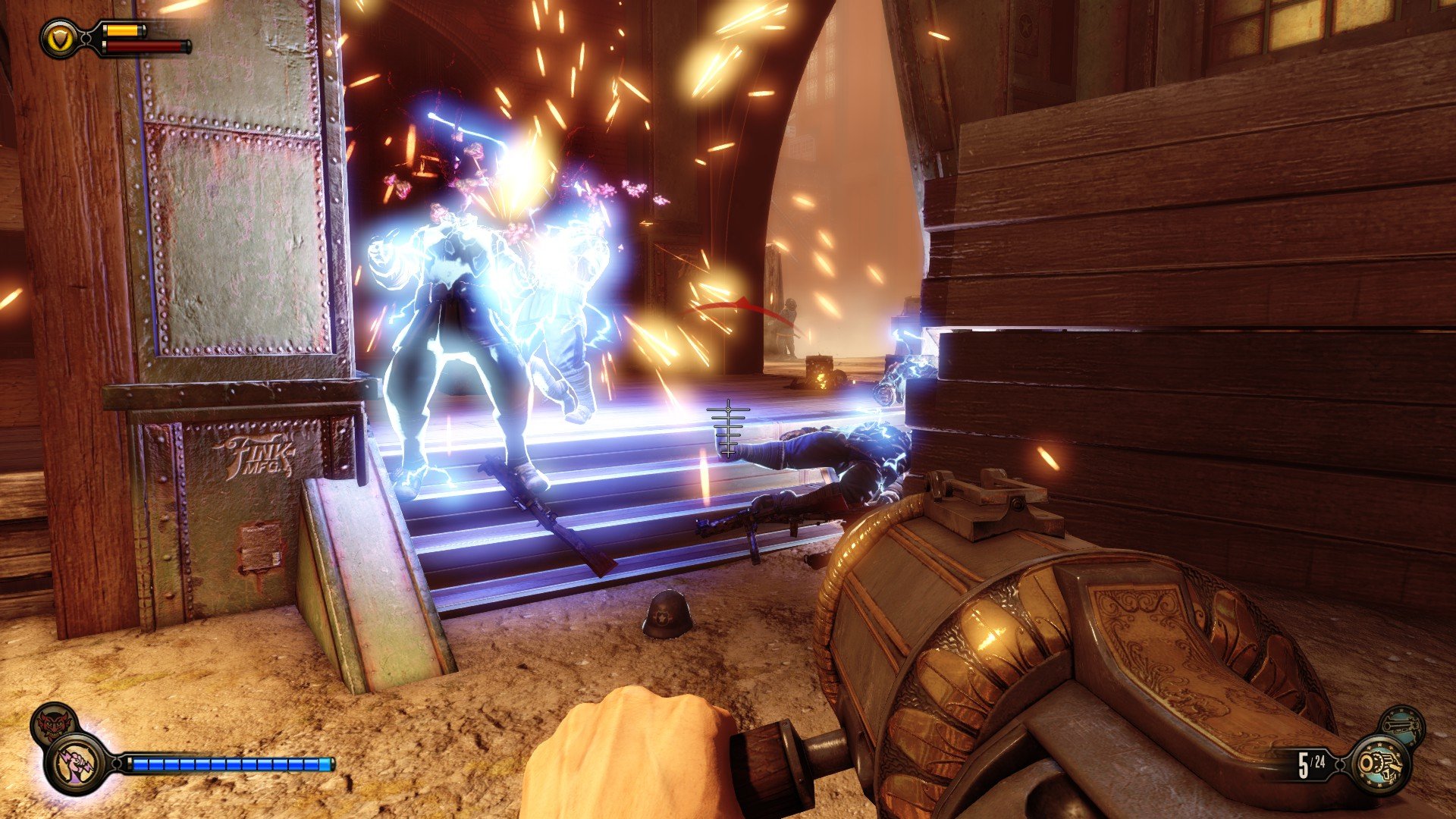Viewport: 1456px width, 819px height.
Task: Click the yellow shield emblem icon
Action: point(58,38)
